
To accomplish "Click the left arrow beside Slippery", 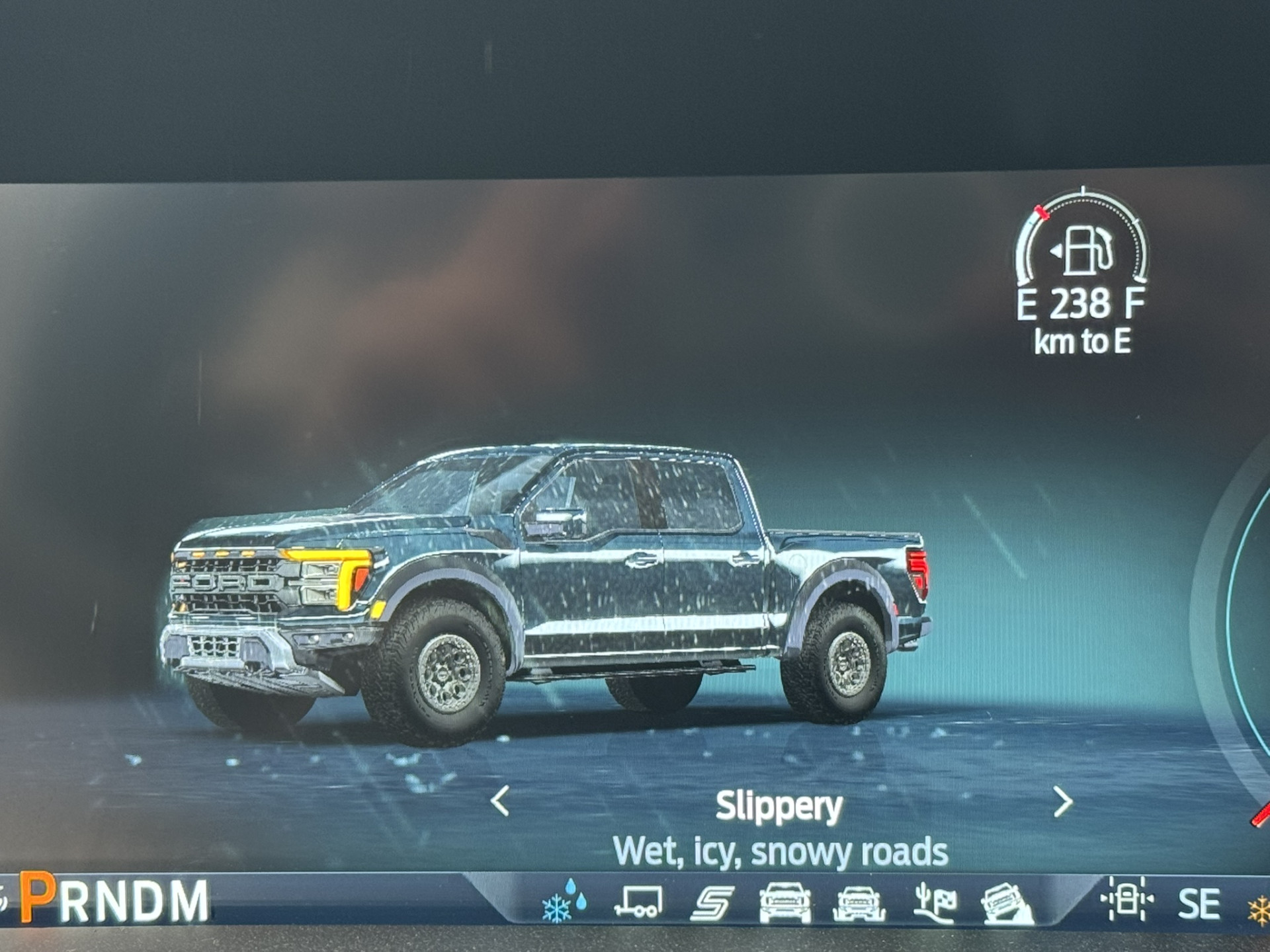I will click(x=501, y=801).
